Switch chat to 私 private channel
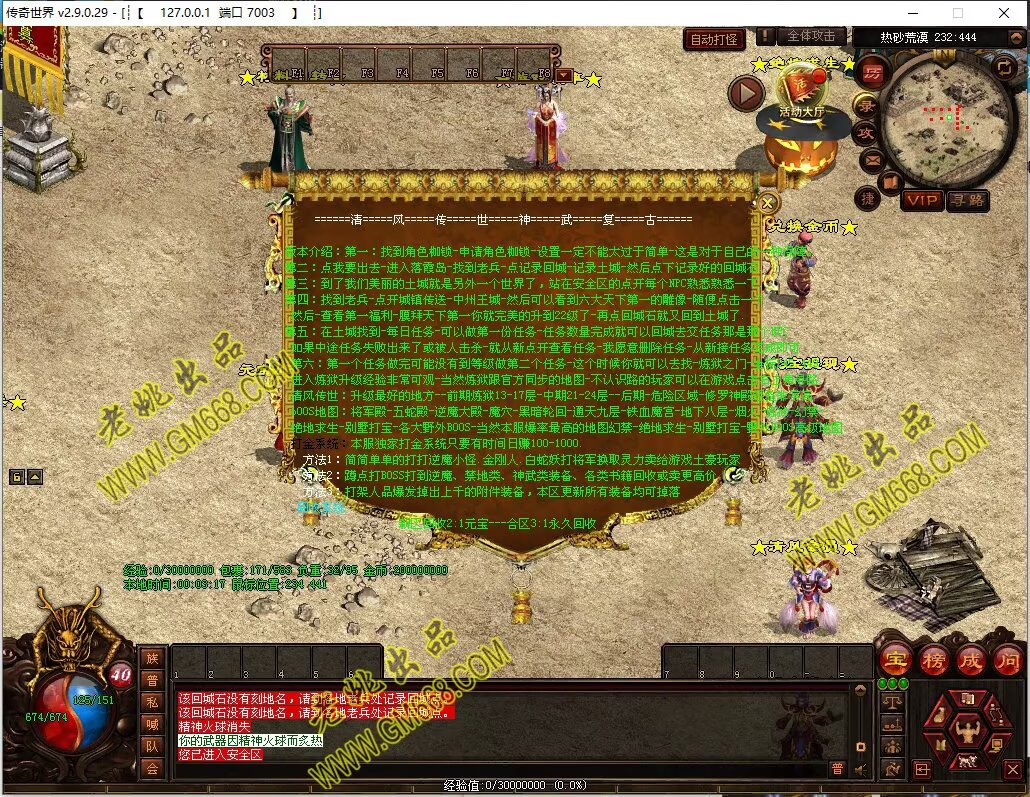1030x797 pixels. tap(153, 701)
